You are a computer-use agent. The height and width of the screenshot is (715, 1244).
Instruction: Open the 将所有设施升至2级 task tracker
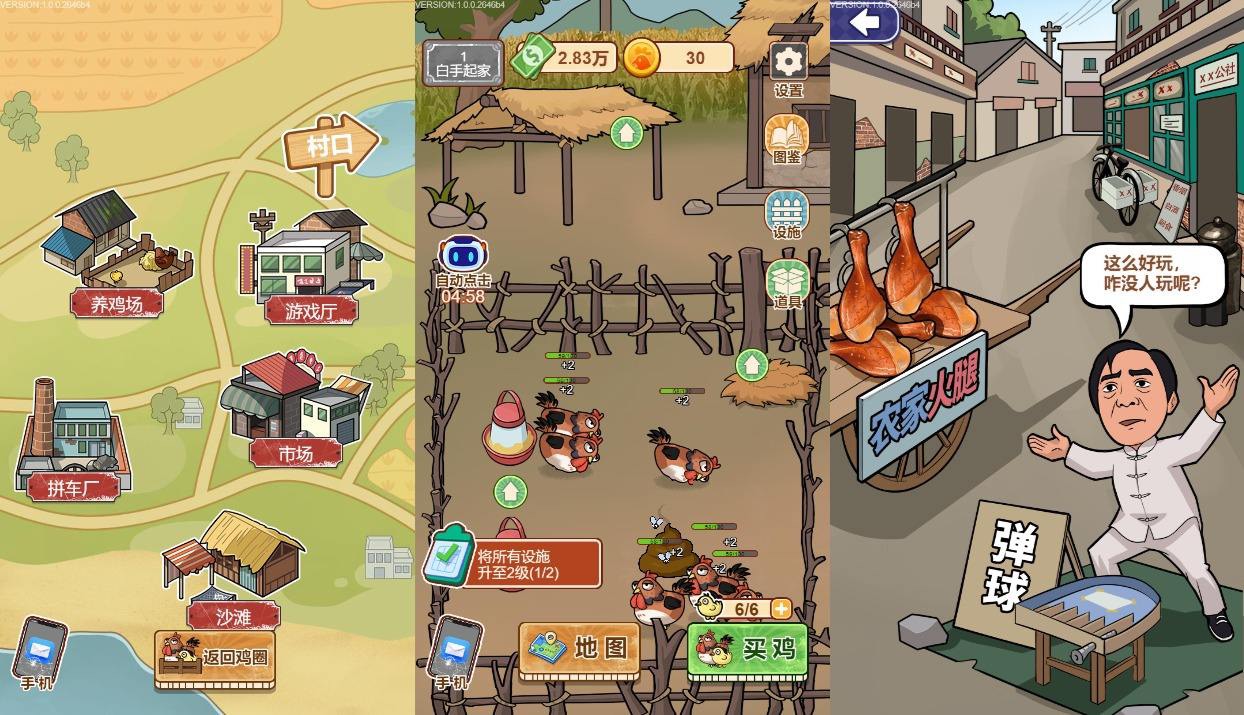tap(514, 564)
